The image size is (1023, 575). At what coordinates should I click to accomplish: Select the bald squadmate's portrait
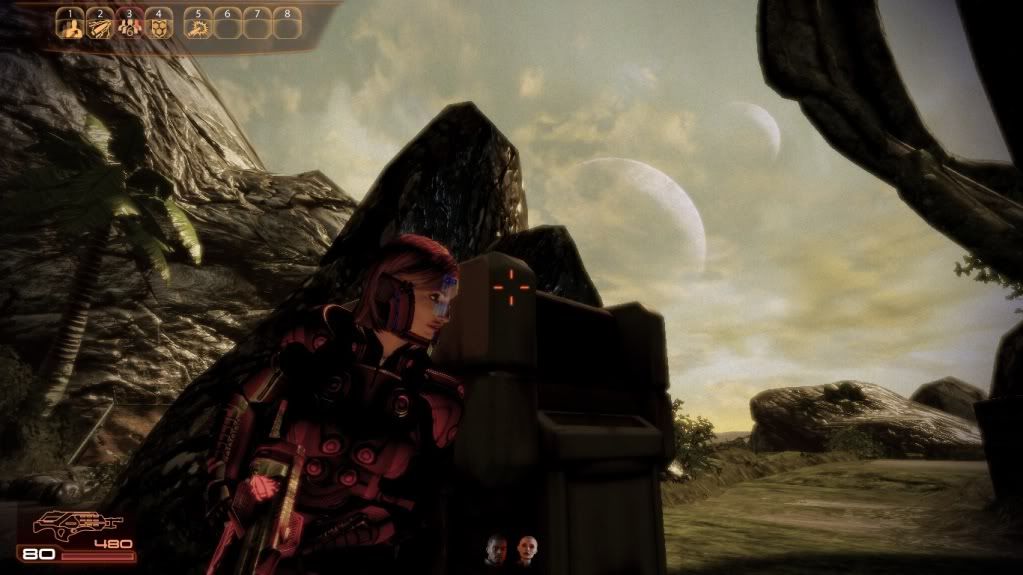[x=524, y=551]
